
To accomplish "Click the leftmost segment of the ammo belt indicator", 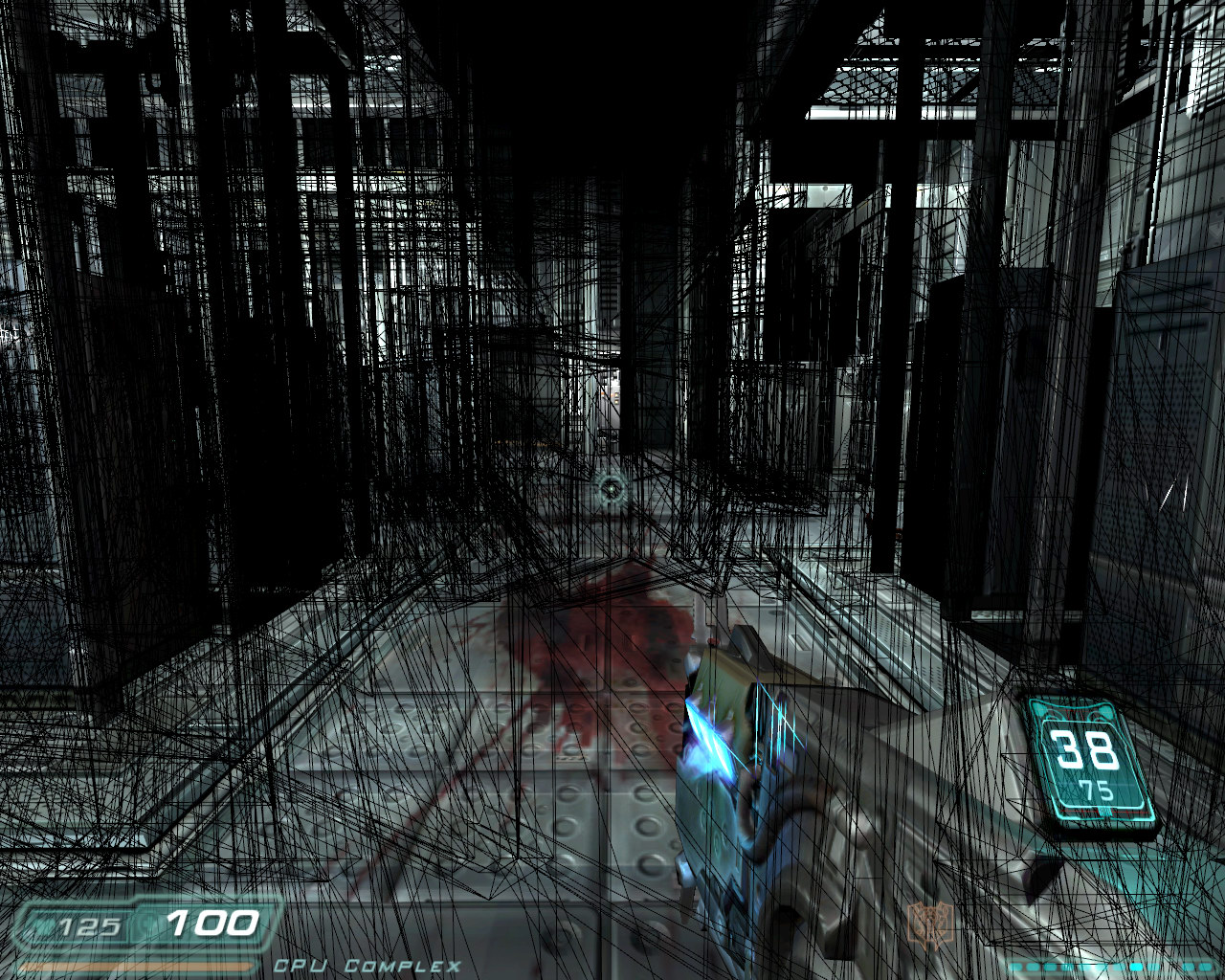I will 1015,967.
